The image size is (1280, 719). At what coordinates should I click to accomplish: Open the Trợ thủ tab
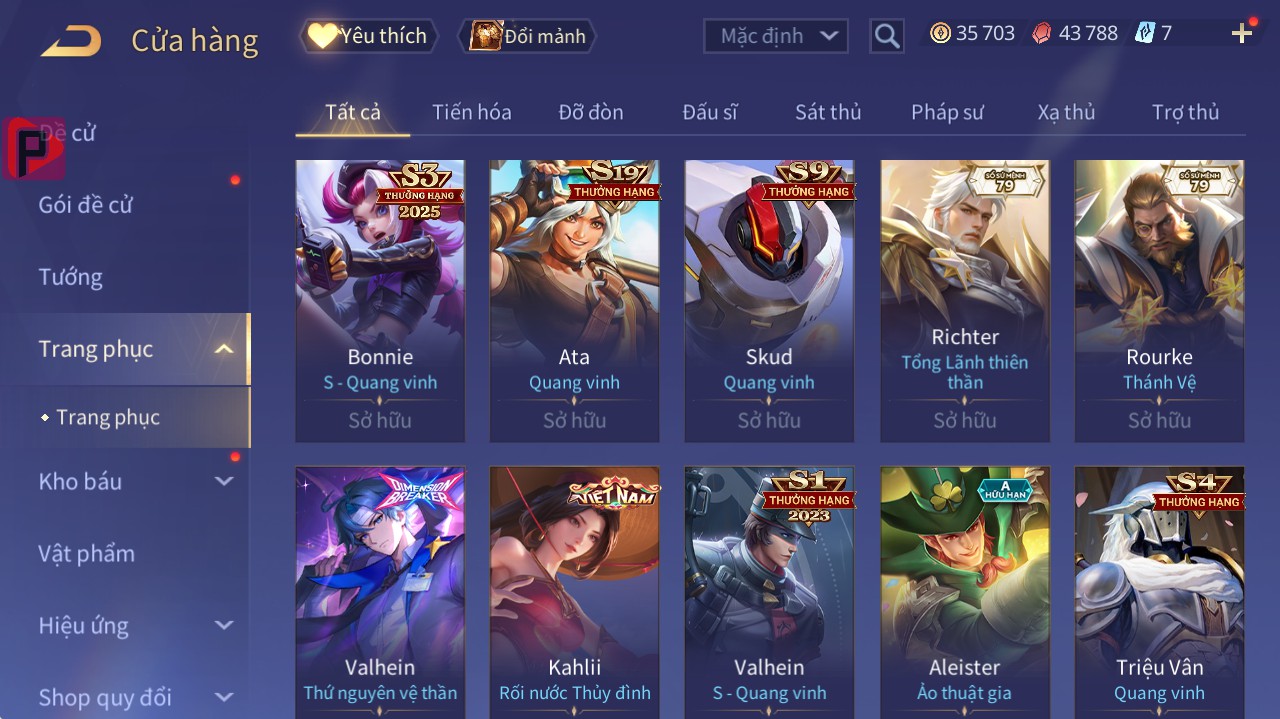pyautogui.click(x=1185, y=112)
